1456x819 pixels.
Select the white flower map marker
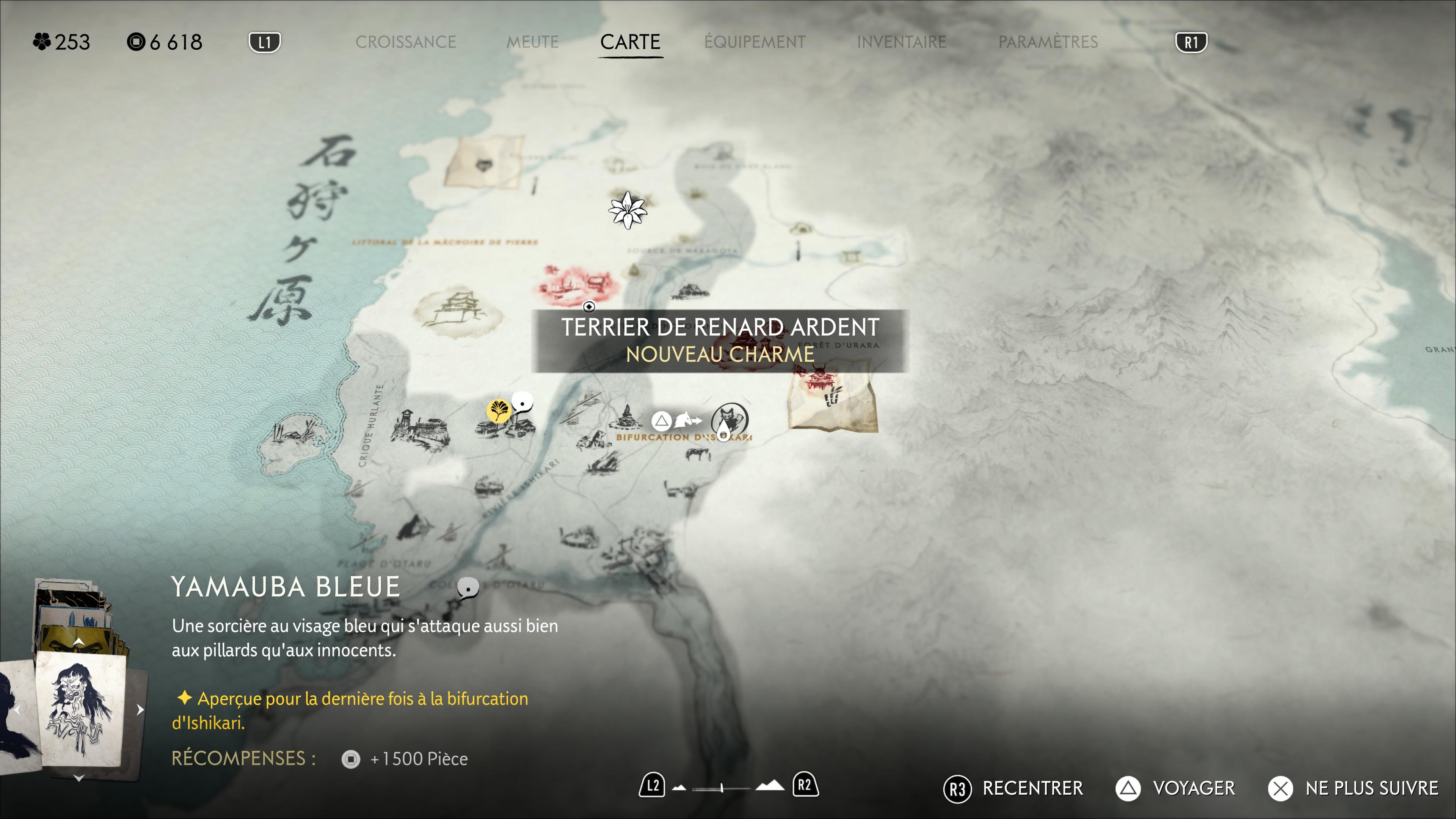[627, 210]
